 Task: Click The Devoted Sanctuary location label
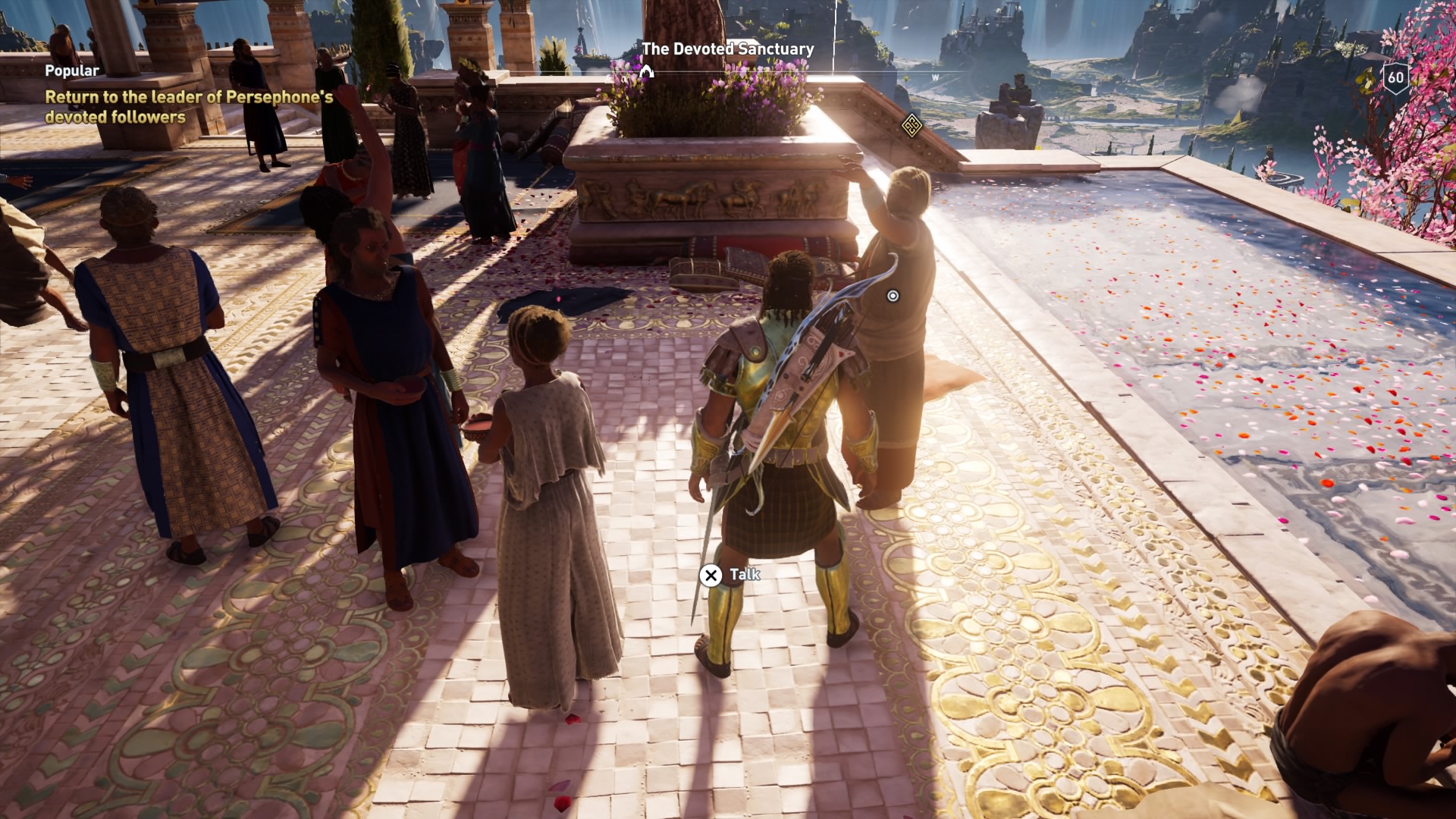(727, 49)
